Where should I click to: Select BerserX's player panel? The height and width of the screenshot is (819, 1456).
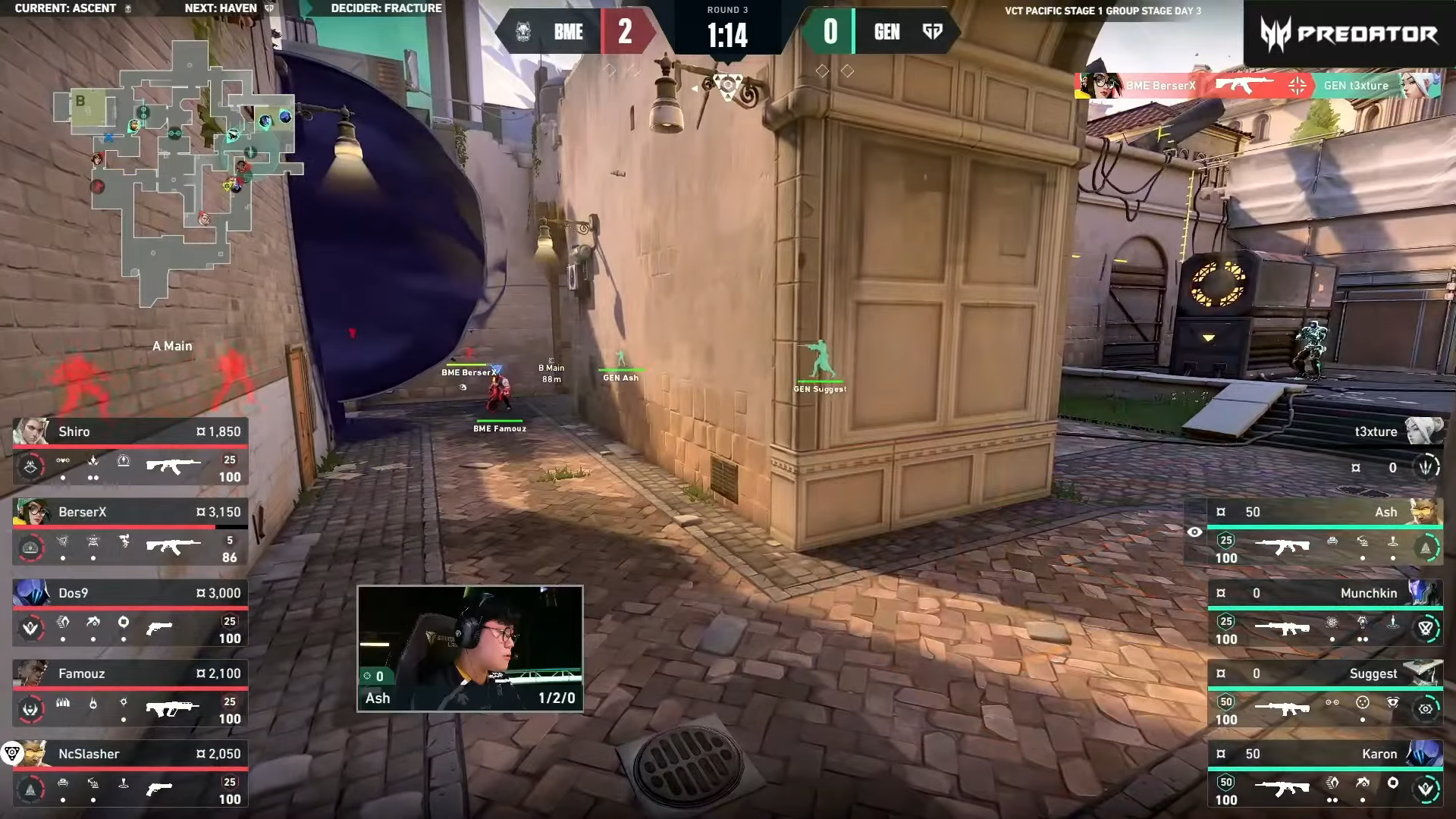(130, 532)
